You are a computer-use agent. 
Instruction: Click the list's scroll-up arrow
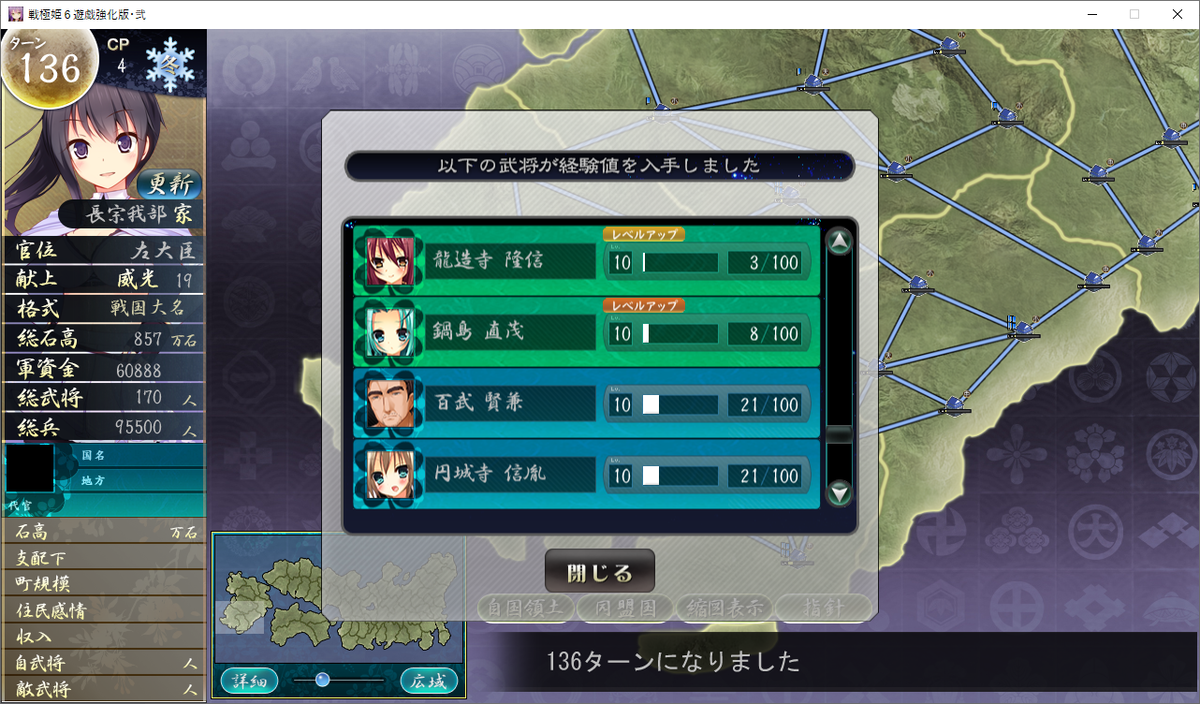click(x=840, y=241)
